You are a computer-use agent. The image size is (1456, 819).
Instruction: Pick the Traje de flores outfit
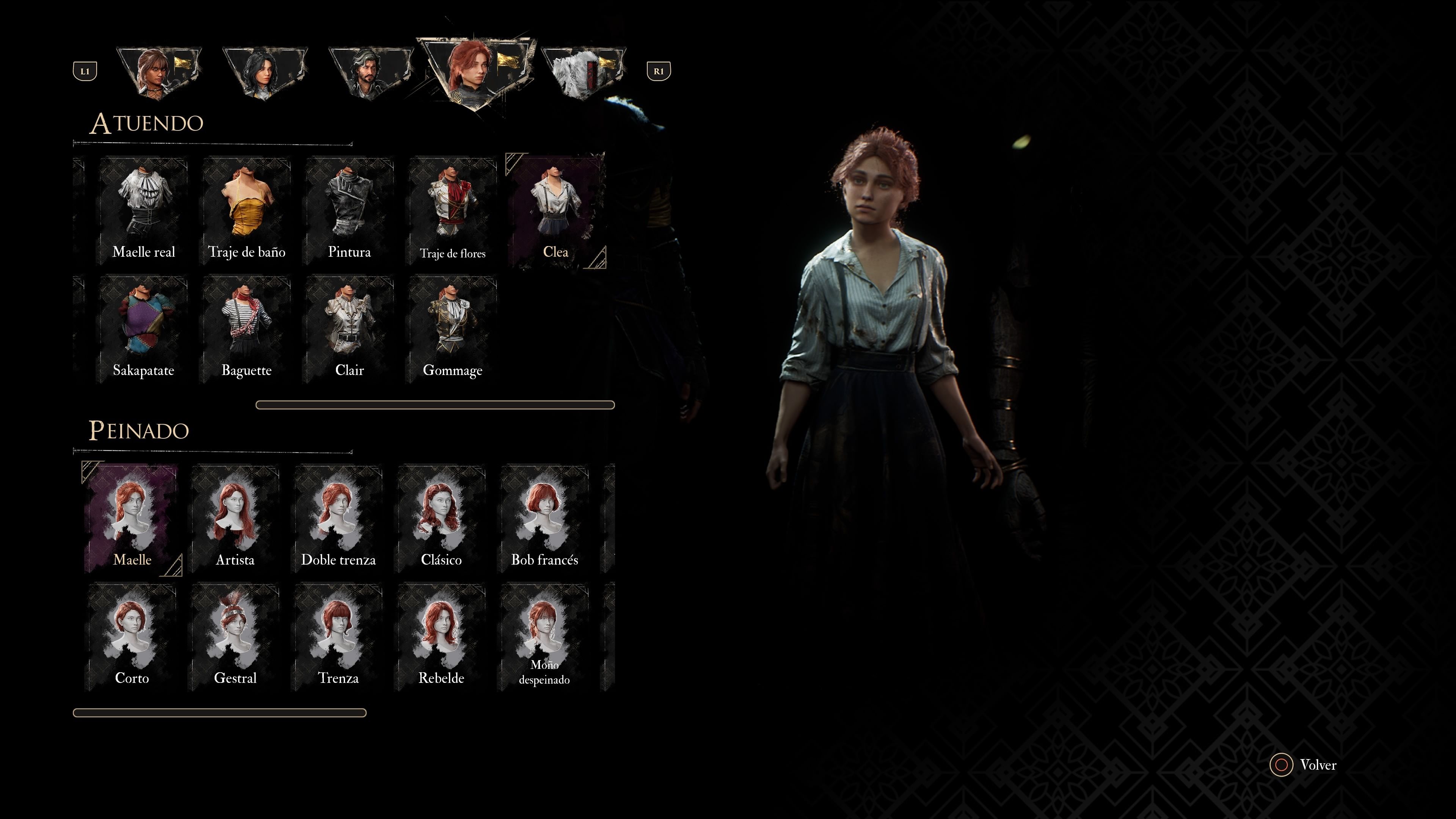point(452,211)
